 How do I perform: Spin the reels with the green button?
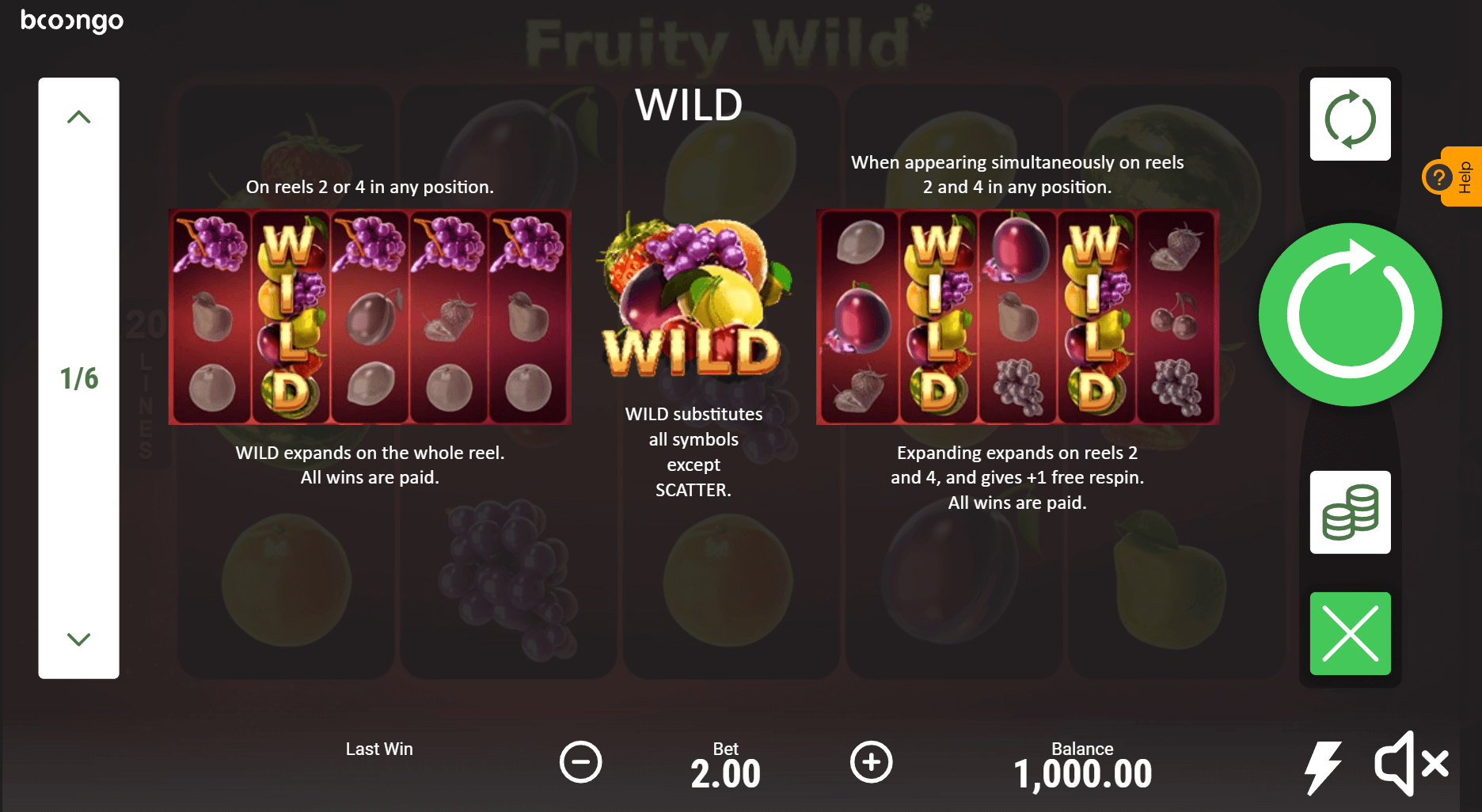pos(1350,315)
